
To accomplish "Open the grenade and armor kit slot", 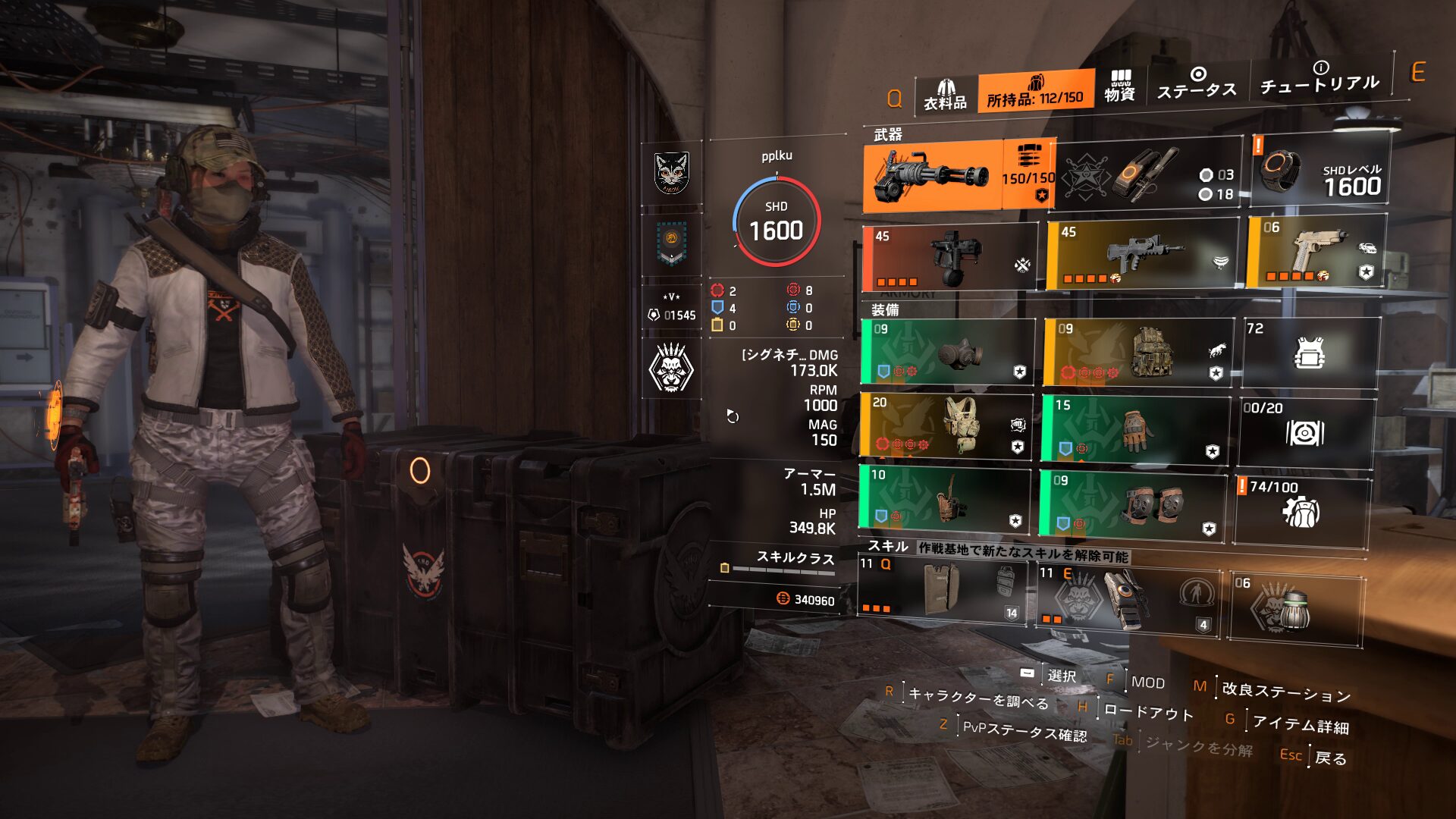I will point(1149,176).
